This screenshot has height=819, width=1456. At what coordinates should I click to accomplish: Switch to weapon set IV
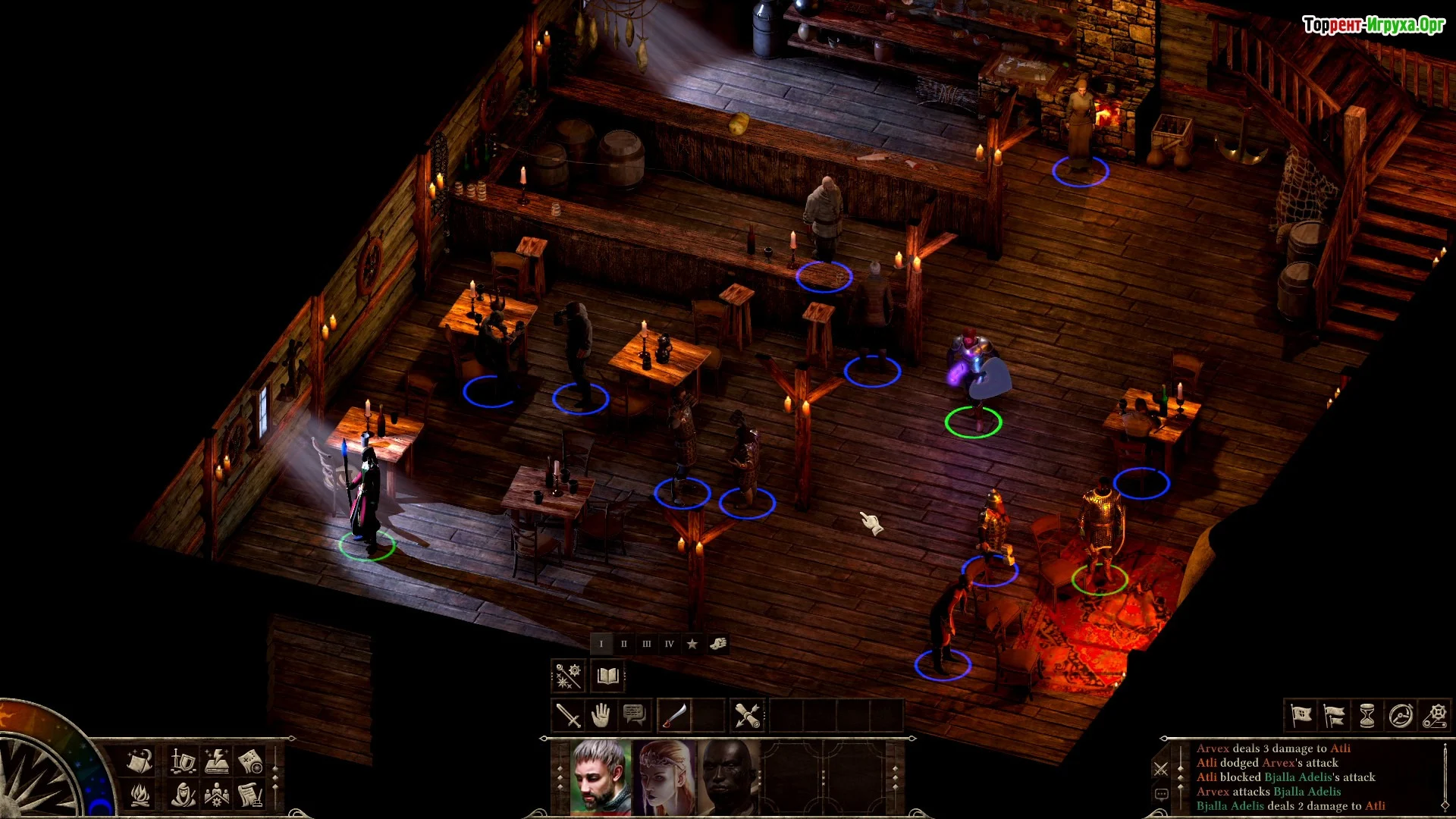(669, 644)
